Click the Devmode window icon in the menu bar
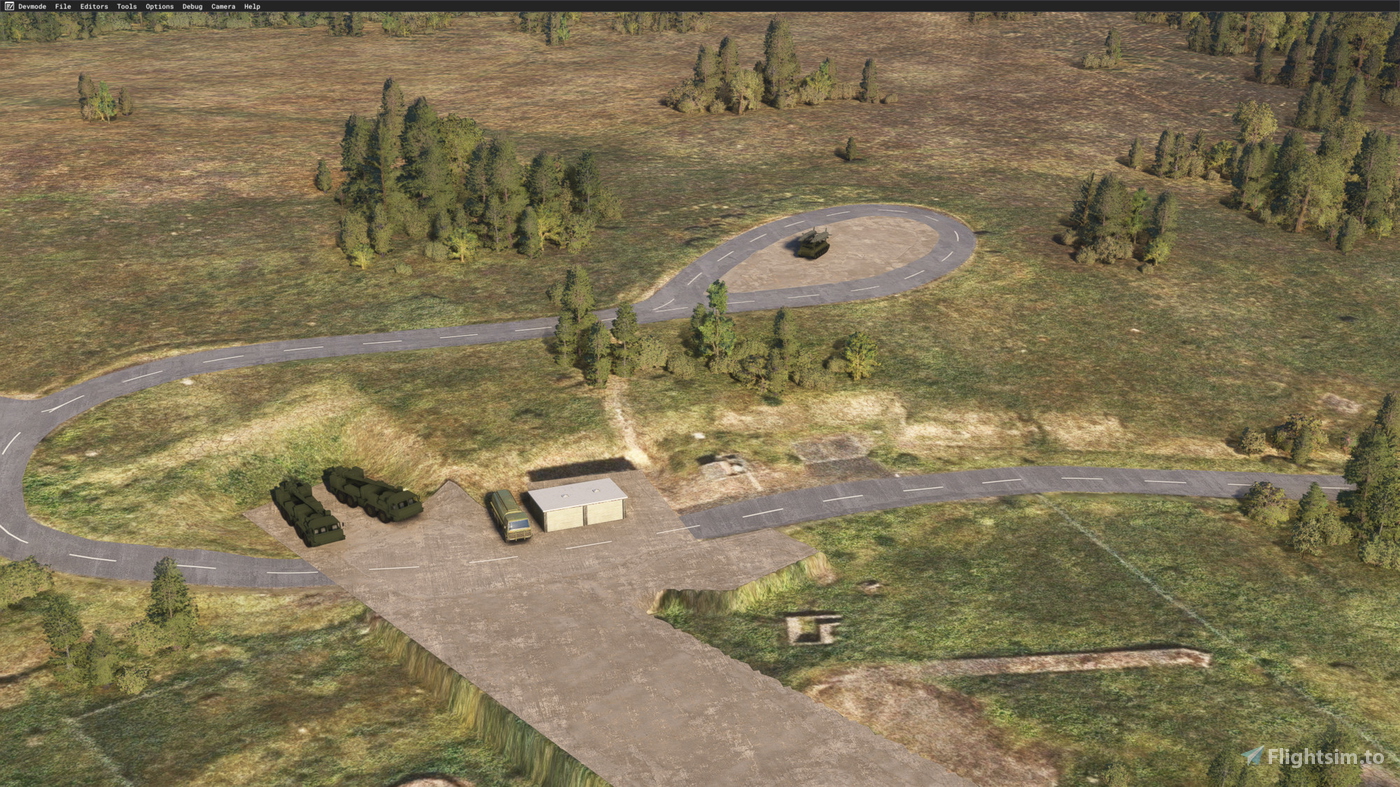Image resolution: width=1400 pixels, height=787 pixels. click(x=8, y=5)
